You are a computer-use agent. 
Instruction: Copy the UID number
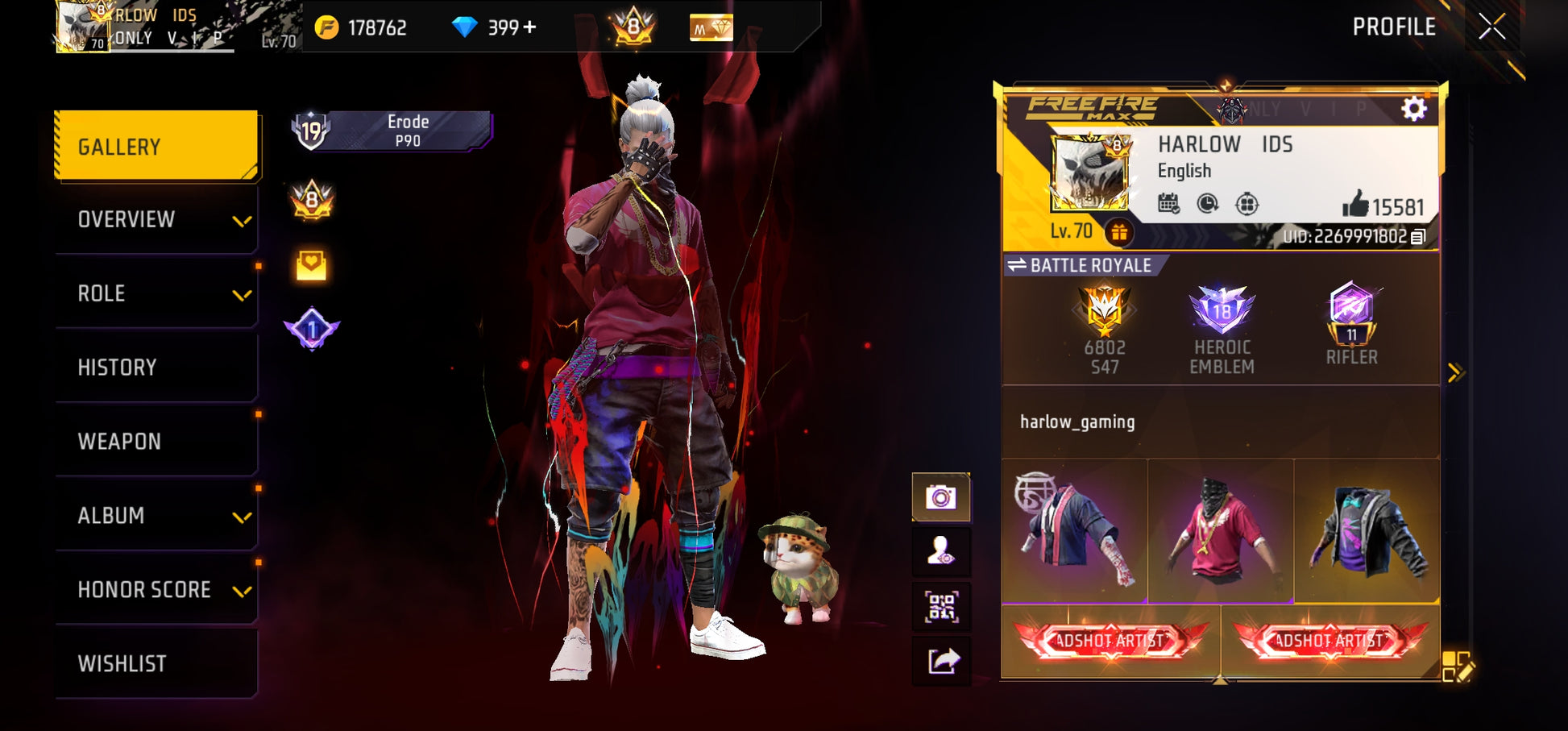(x=1419, y=236)
